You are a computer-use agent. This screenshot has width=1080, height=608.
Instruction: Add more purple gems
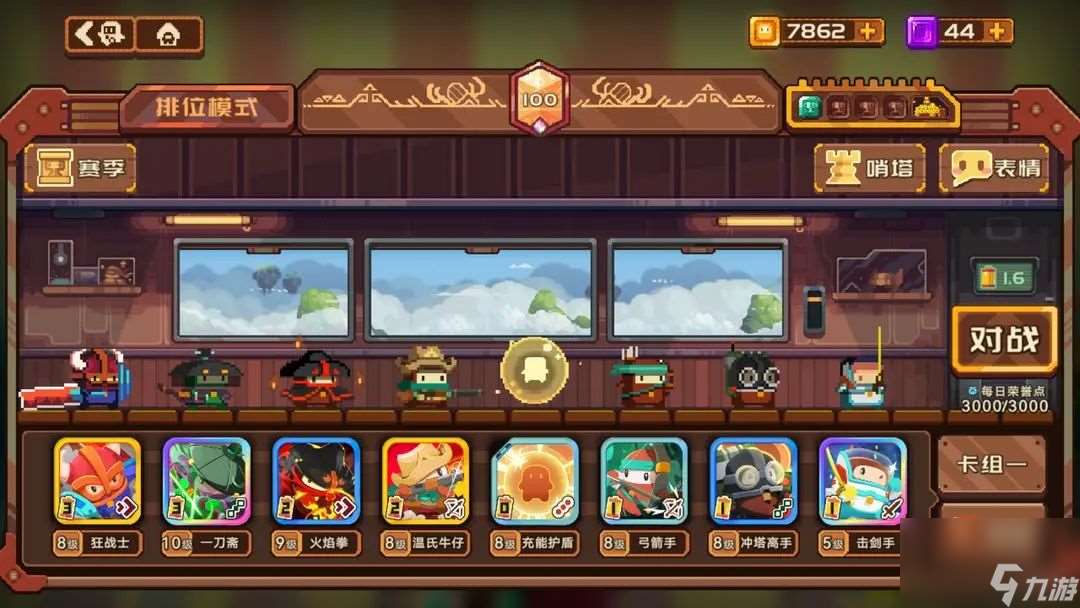pyautogui.click(x=996, y=32)
